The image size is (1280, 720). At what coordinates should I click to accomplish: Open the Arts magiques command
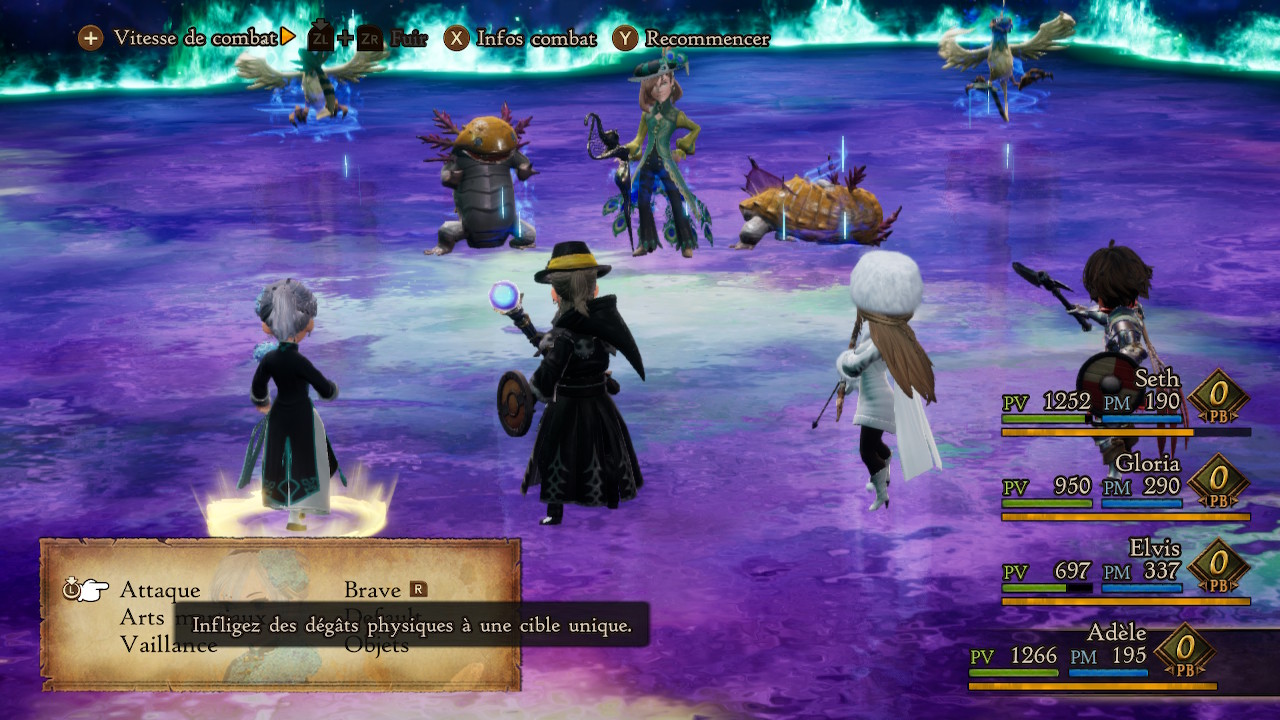[x=143, y=617]
